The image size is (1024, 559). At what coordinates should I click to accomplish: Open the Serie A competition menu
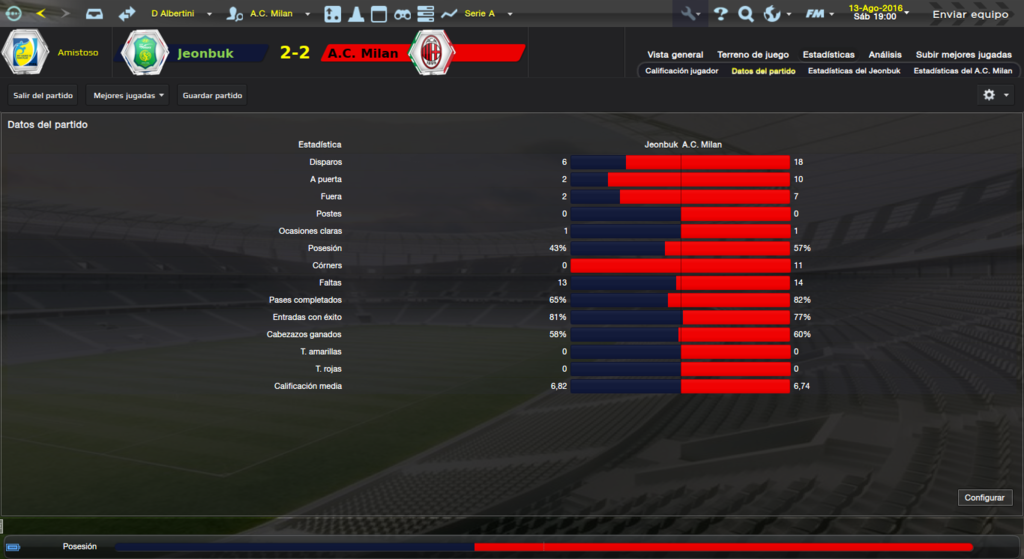487,14
